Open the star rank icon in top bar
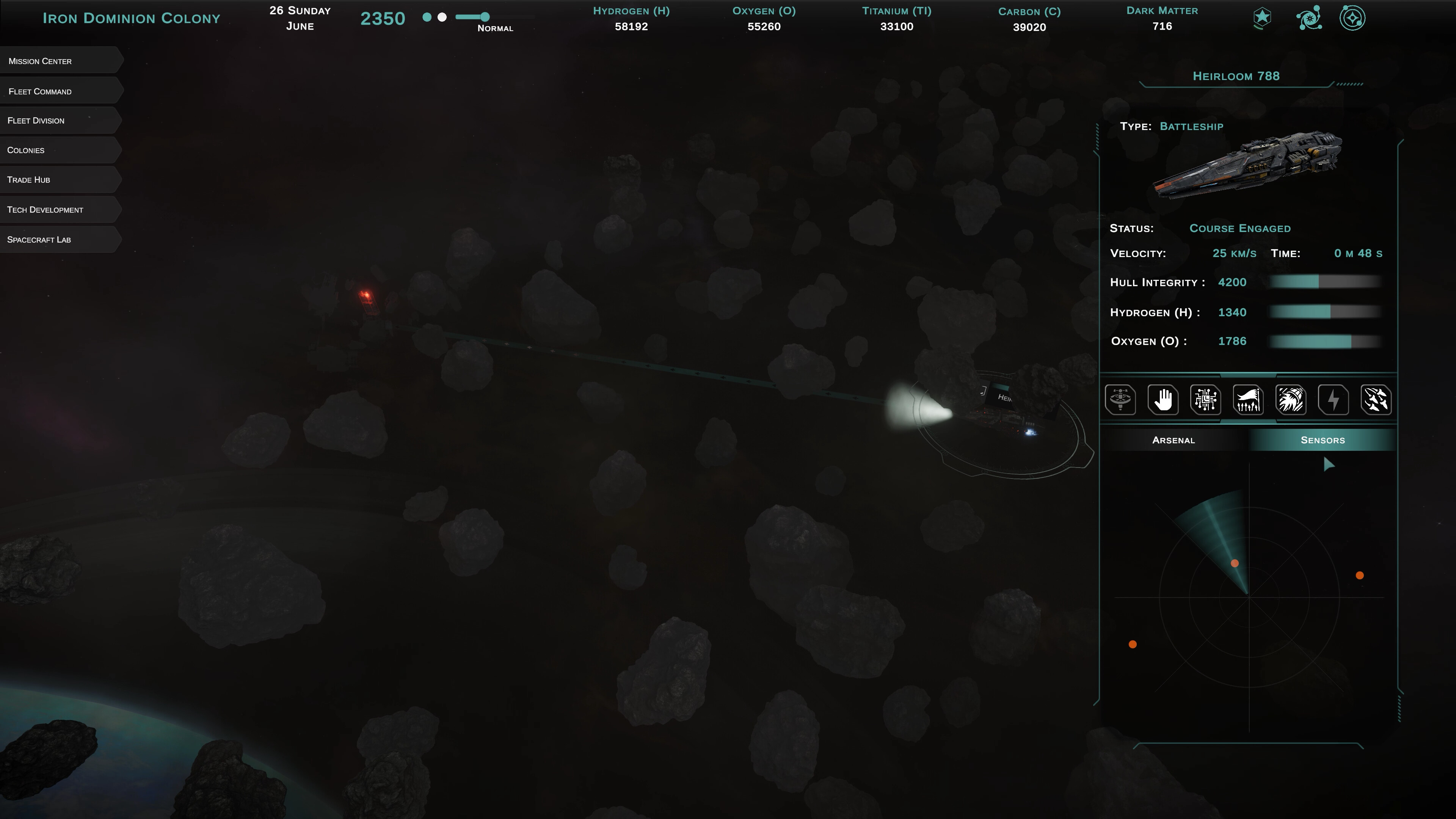1456x819 pixels. (x=1261, y=17)
